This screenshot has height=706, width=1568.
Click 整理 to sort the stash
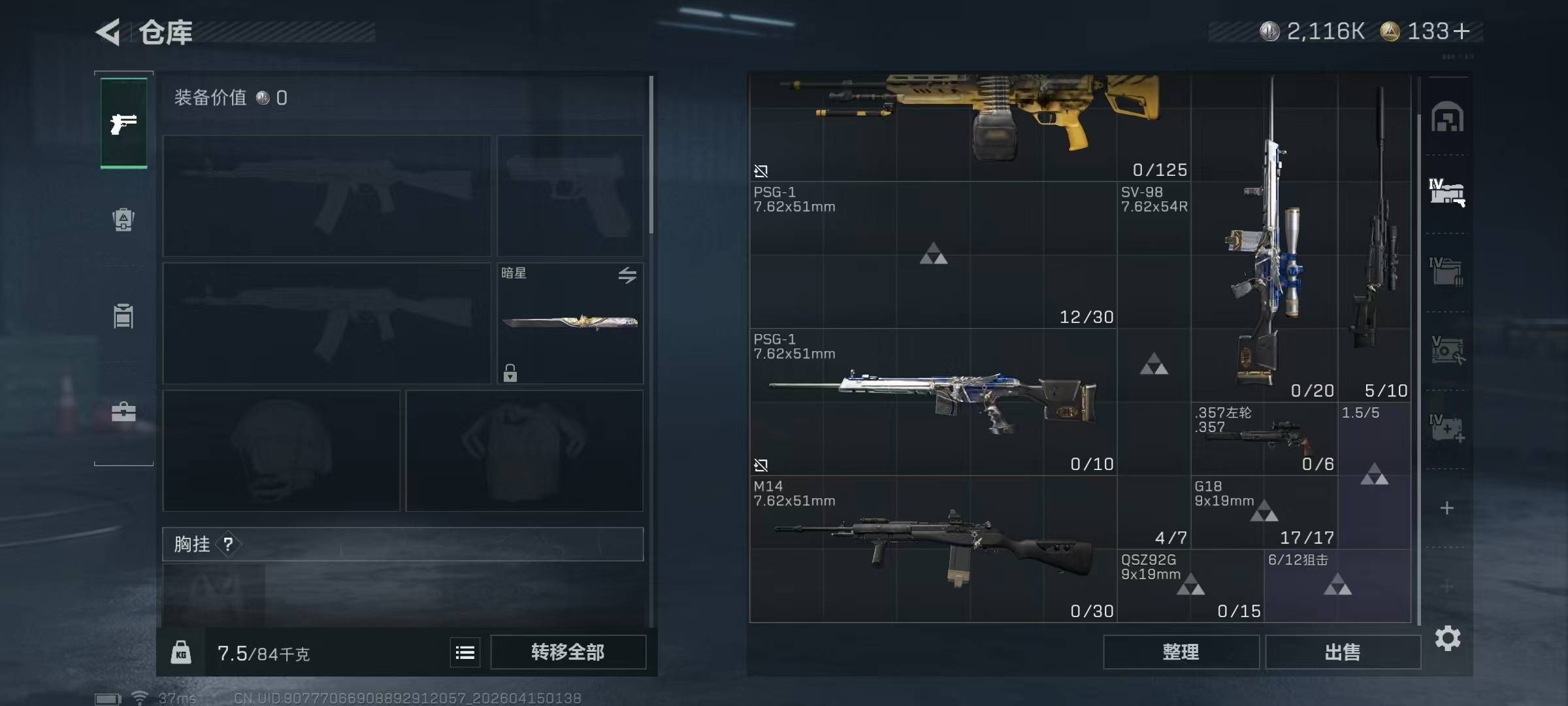[x=1181, y=652]
